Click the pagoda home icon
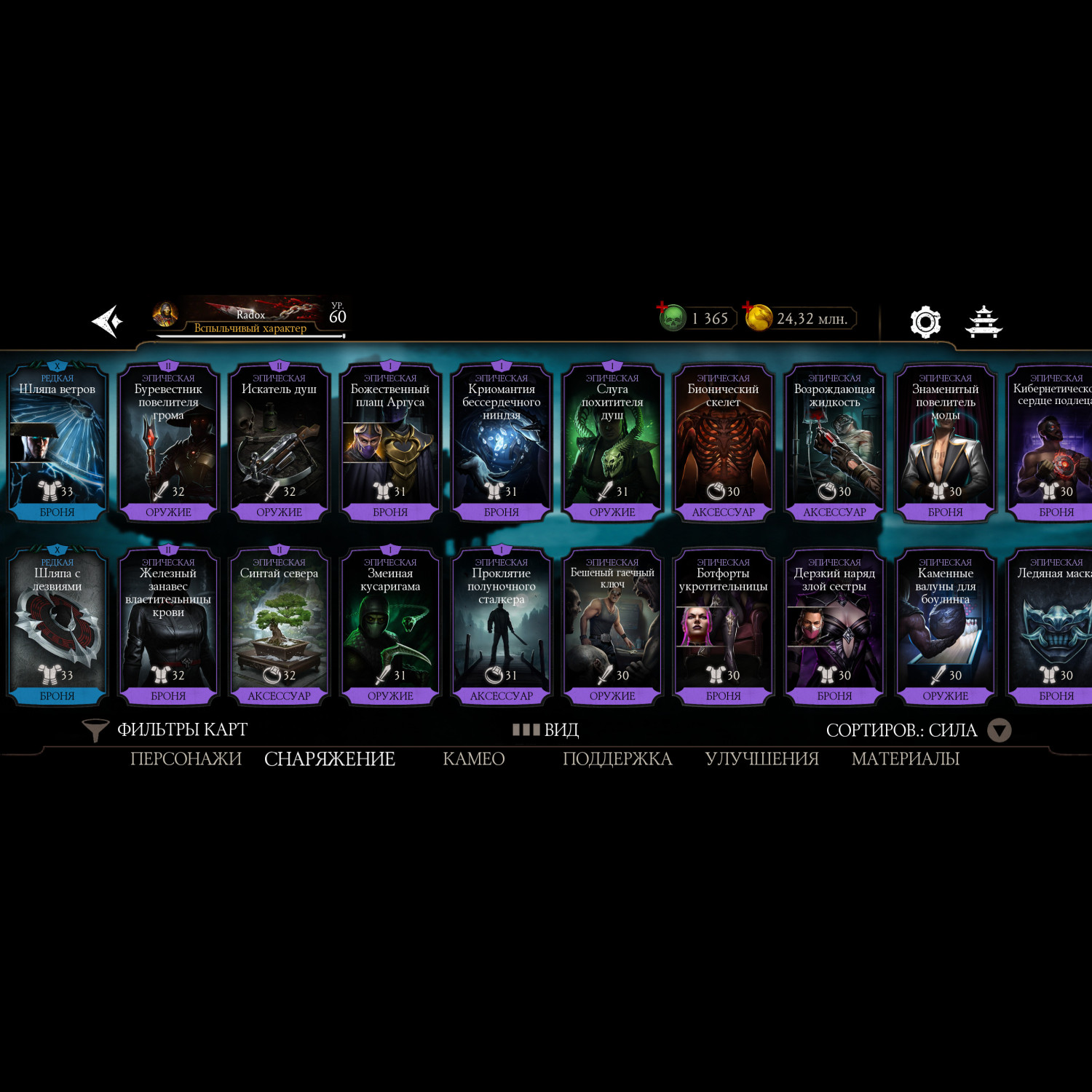The width and height of the screenshot is (1092, 1092). pyautogui.click(x=984, y=321)
